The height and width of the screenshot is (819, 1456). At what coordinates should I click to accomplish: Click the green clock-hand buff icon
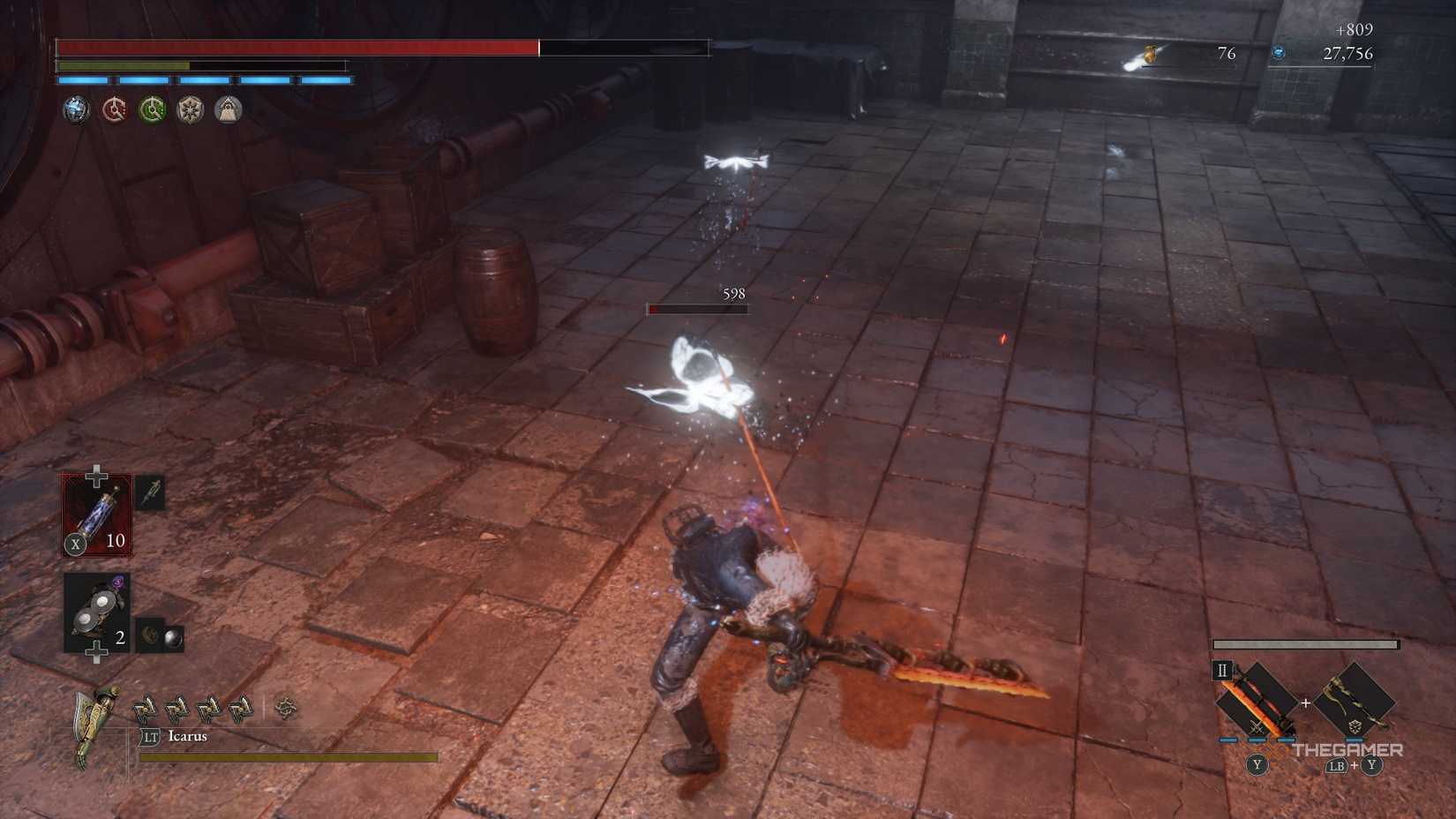coord(152,108)
